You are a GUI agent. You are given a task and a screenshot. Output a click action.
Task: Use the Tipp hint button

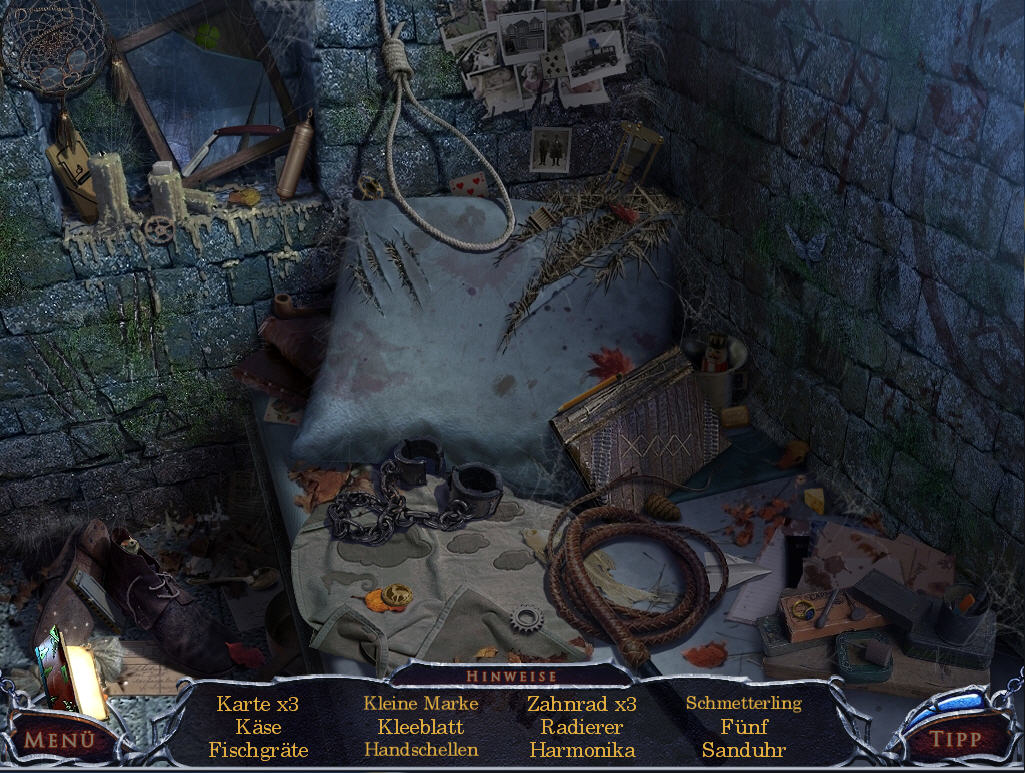click(954, 741)
